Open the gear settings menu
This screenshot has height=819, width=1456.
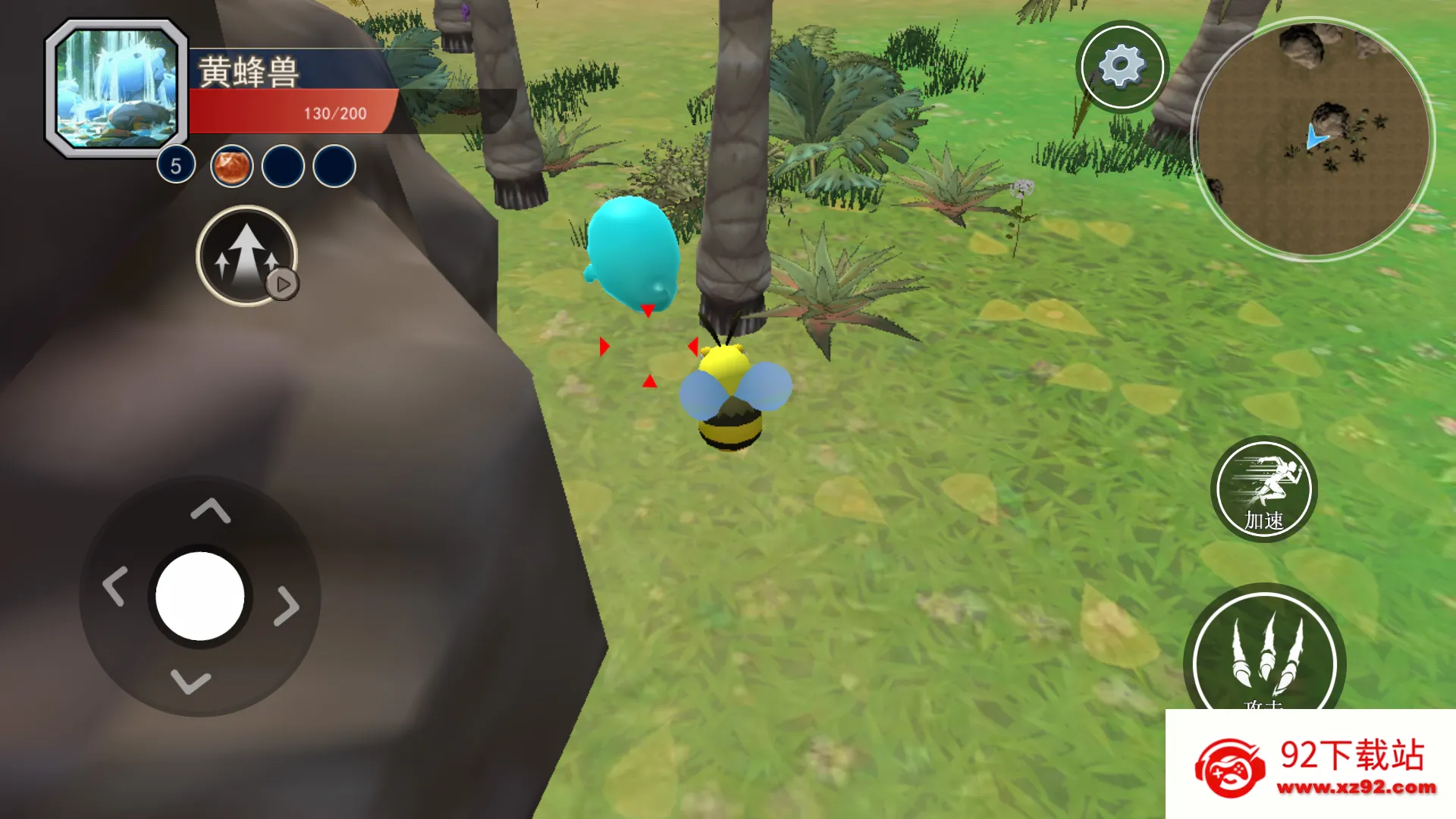point(1122,67)
